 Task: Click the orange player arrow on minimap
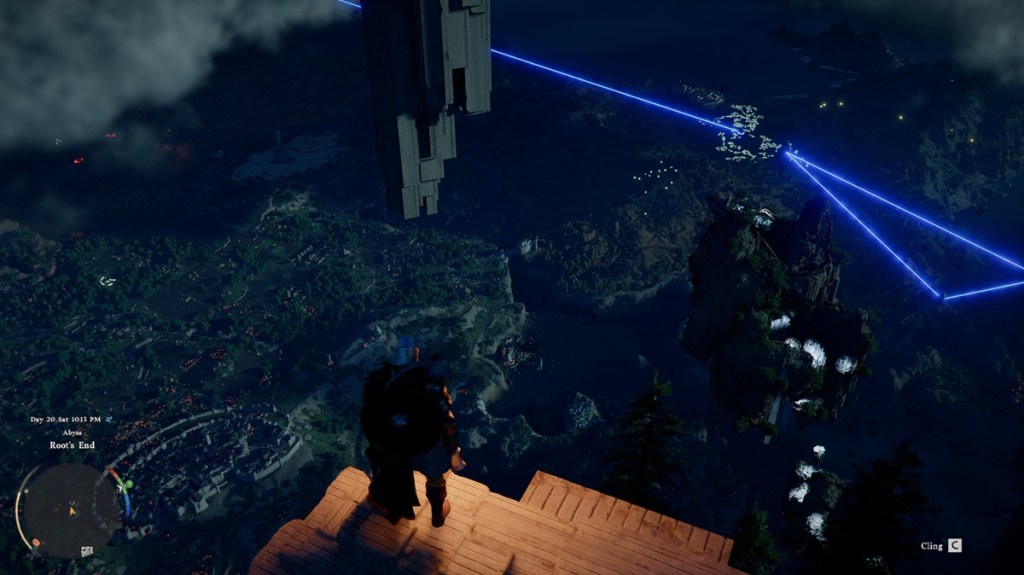[x=71, y=510]
